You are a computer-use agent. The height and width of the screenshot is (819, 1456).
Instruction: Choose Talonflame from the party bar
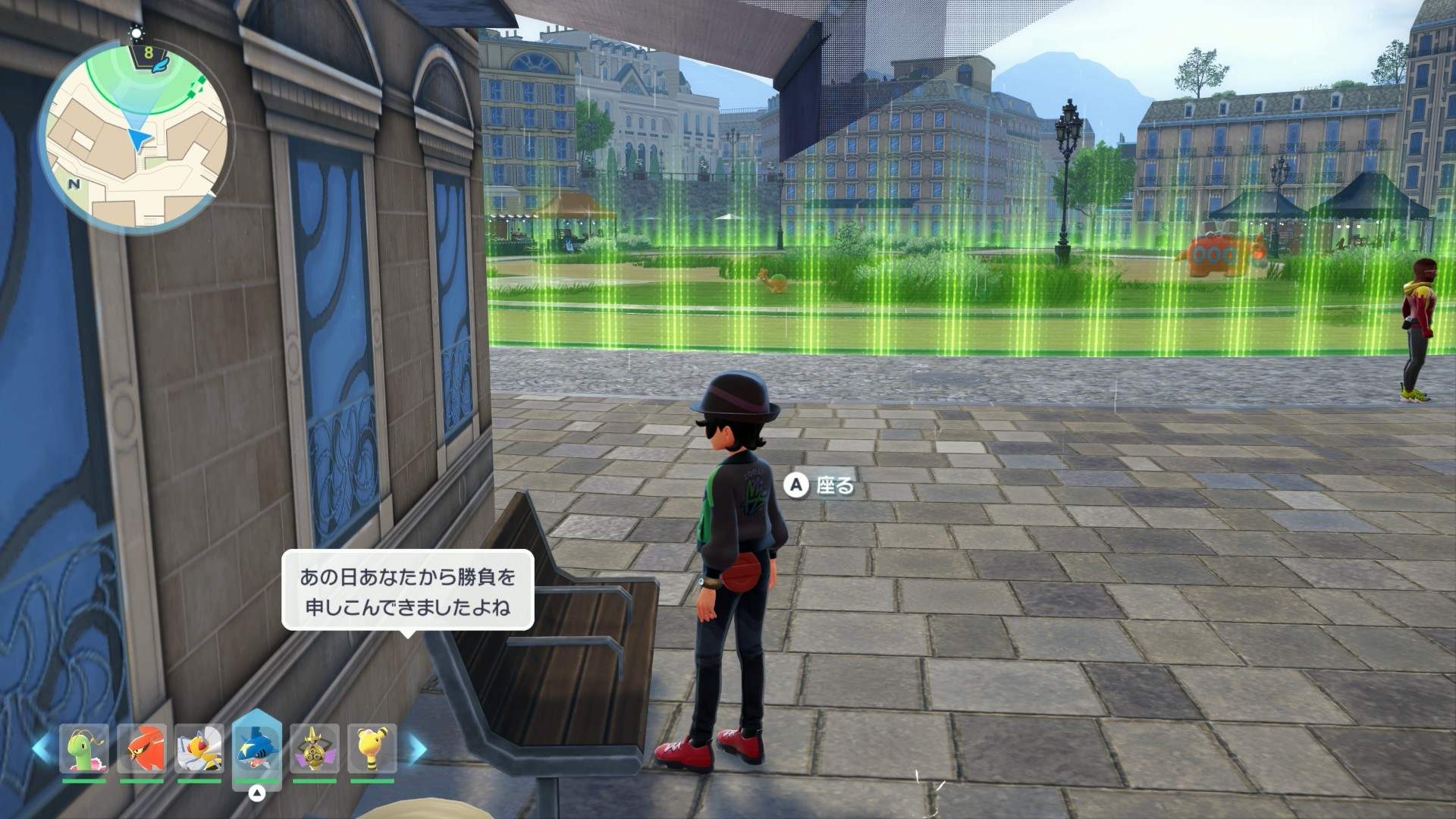click(x=142, y=748)
